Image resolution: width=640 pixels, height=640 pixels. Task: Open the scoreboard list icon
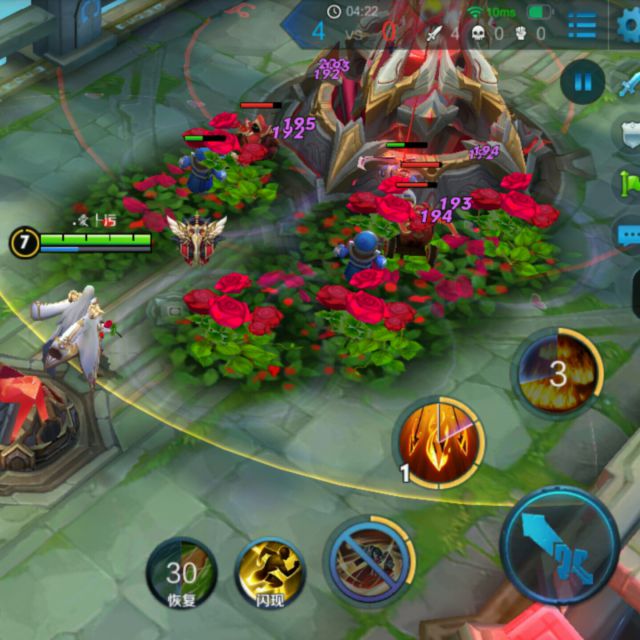point(582,25)
